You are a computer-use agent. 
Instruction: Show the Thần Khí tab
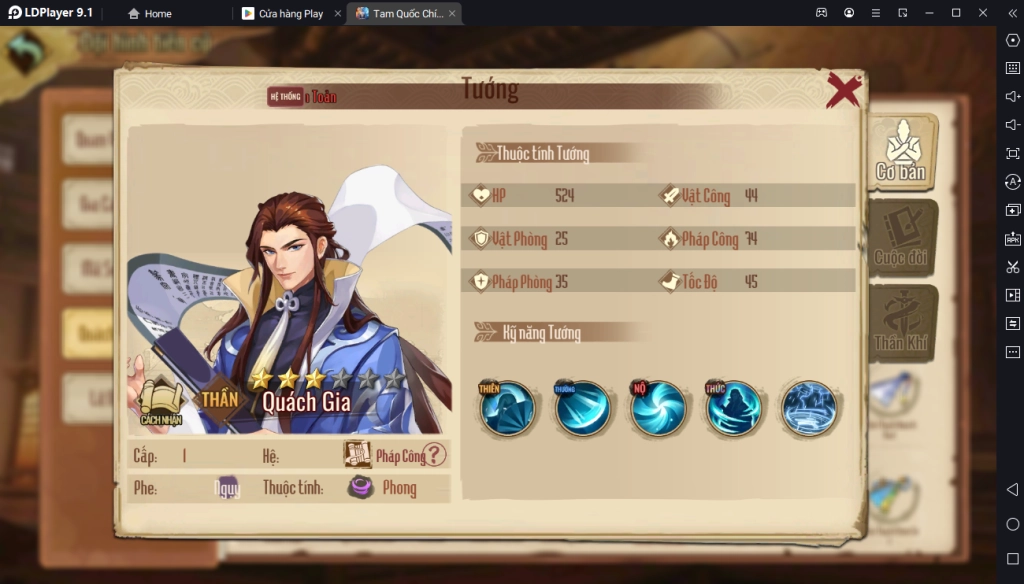[901, 323]
